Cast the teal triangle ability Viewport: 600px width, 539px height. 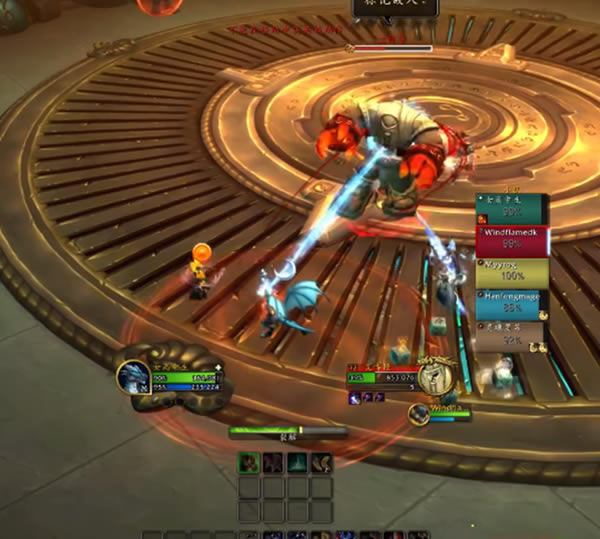(297, 463)
